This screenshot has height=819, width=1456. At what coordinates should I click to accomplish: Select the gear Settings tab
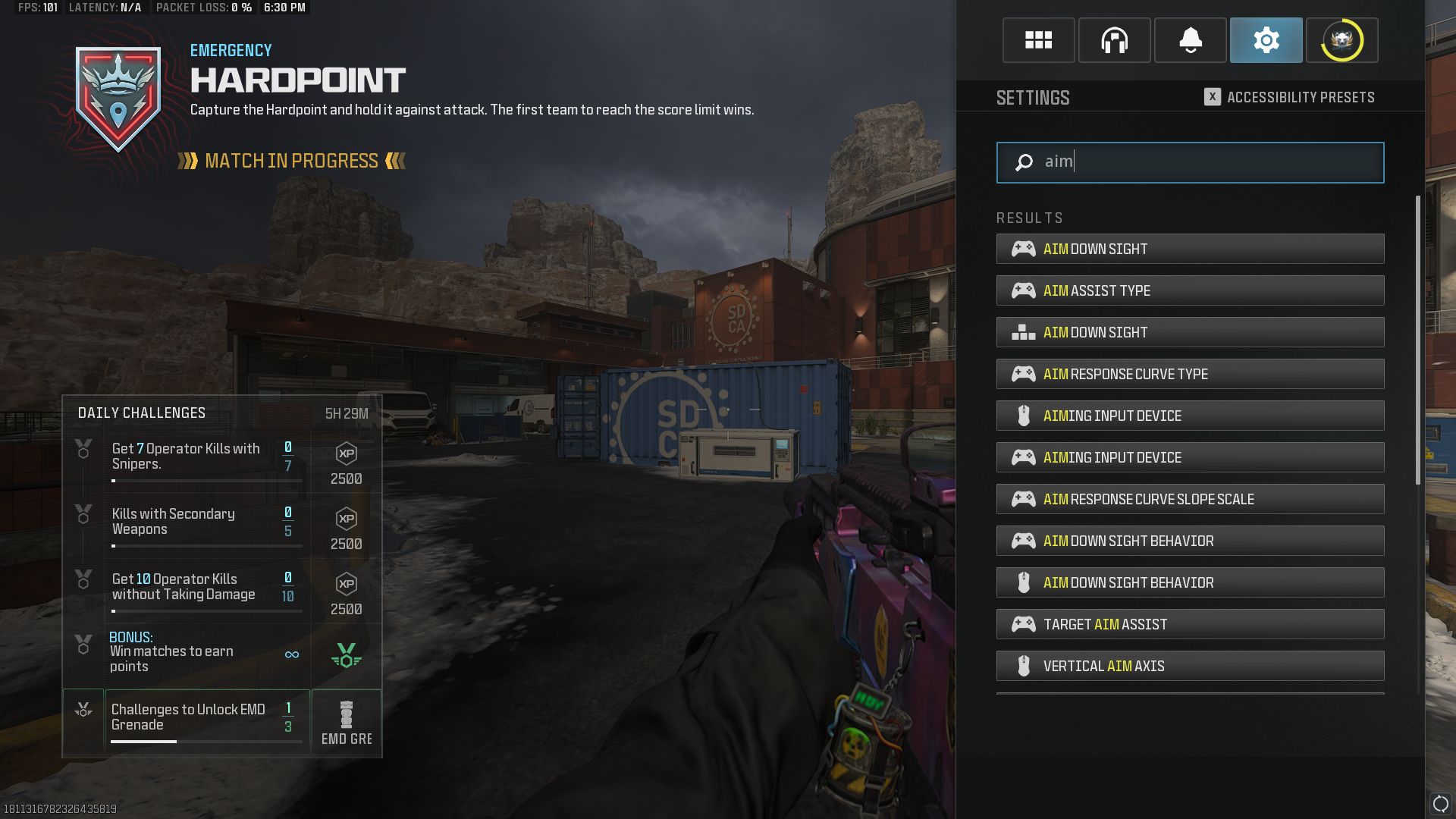pyautogui.click(x=1266, y=40)
